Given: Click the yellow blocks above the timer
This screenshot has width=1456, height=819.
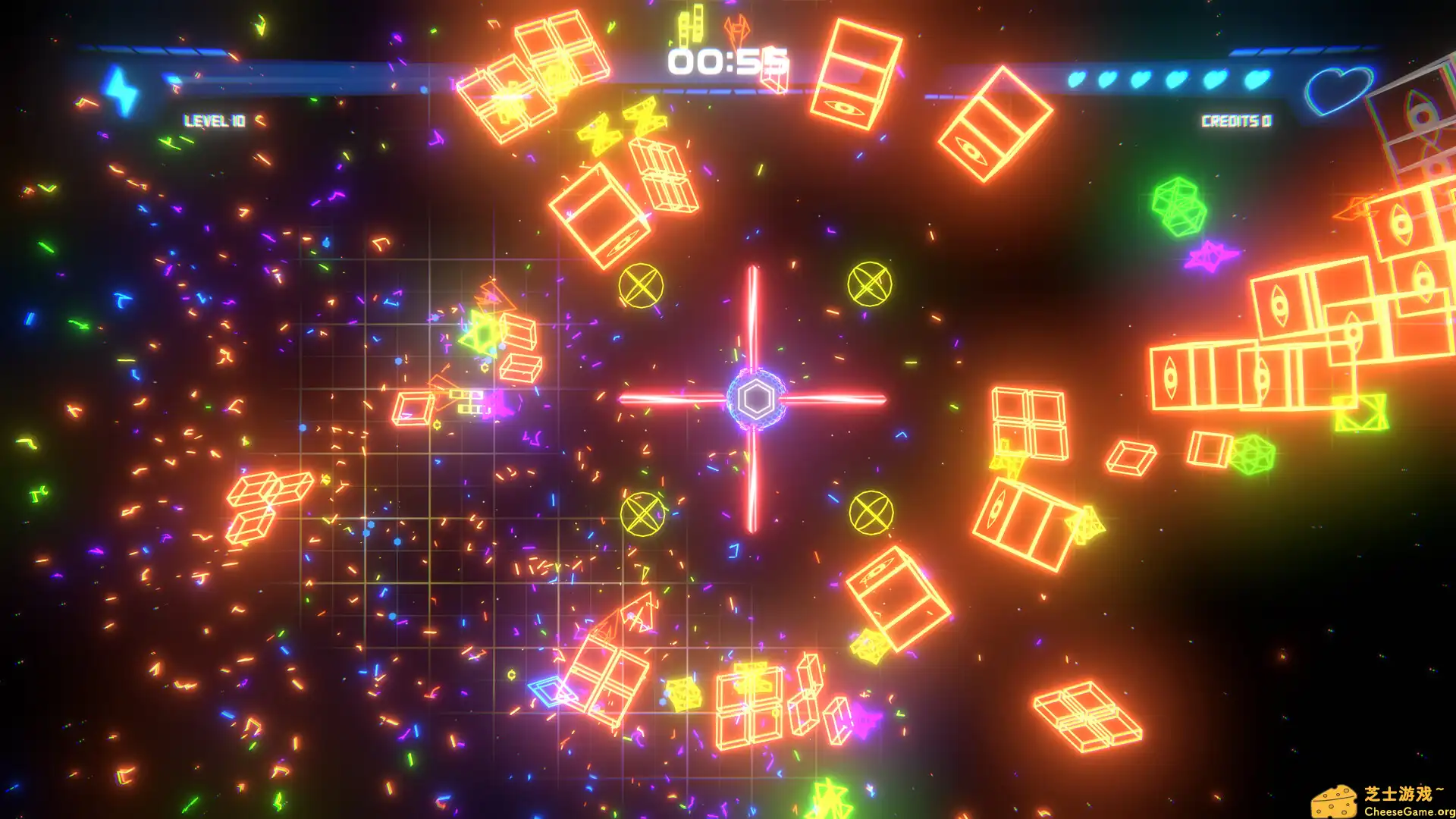Looking at the screenshot, I should point(692,25).
